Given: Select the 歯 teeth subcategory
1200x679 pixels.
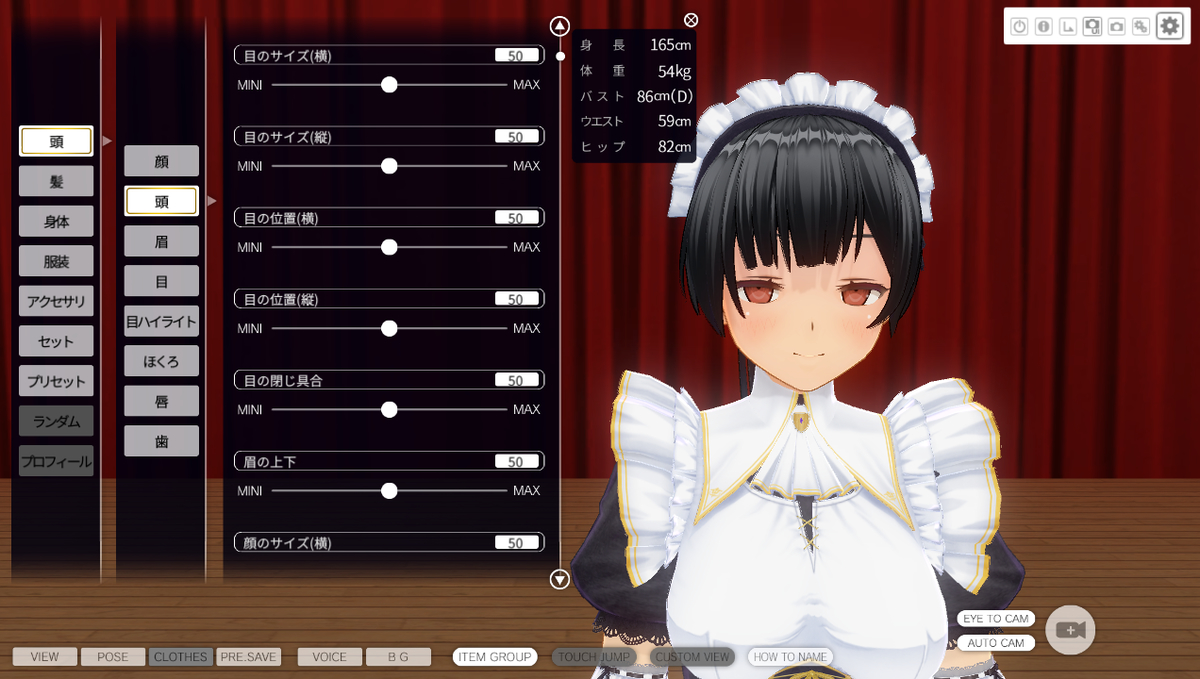Looking at the screenshot, I should (x=161, y=441).
